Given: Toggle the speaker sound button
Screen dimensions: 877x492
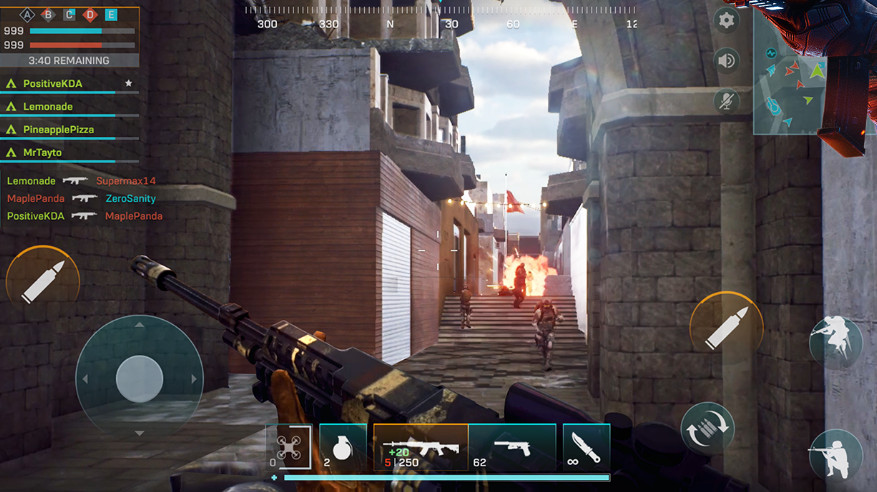Looking at the screenshot, I should click(x=726, y=60).
